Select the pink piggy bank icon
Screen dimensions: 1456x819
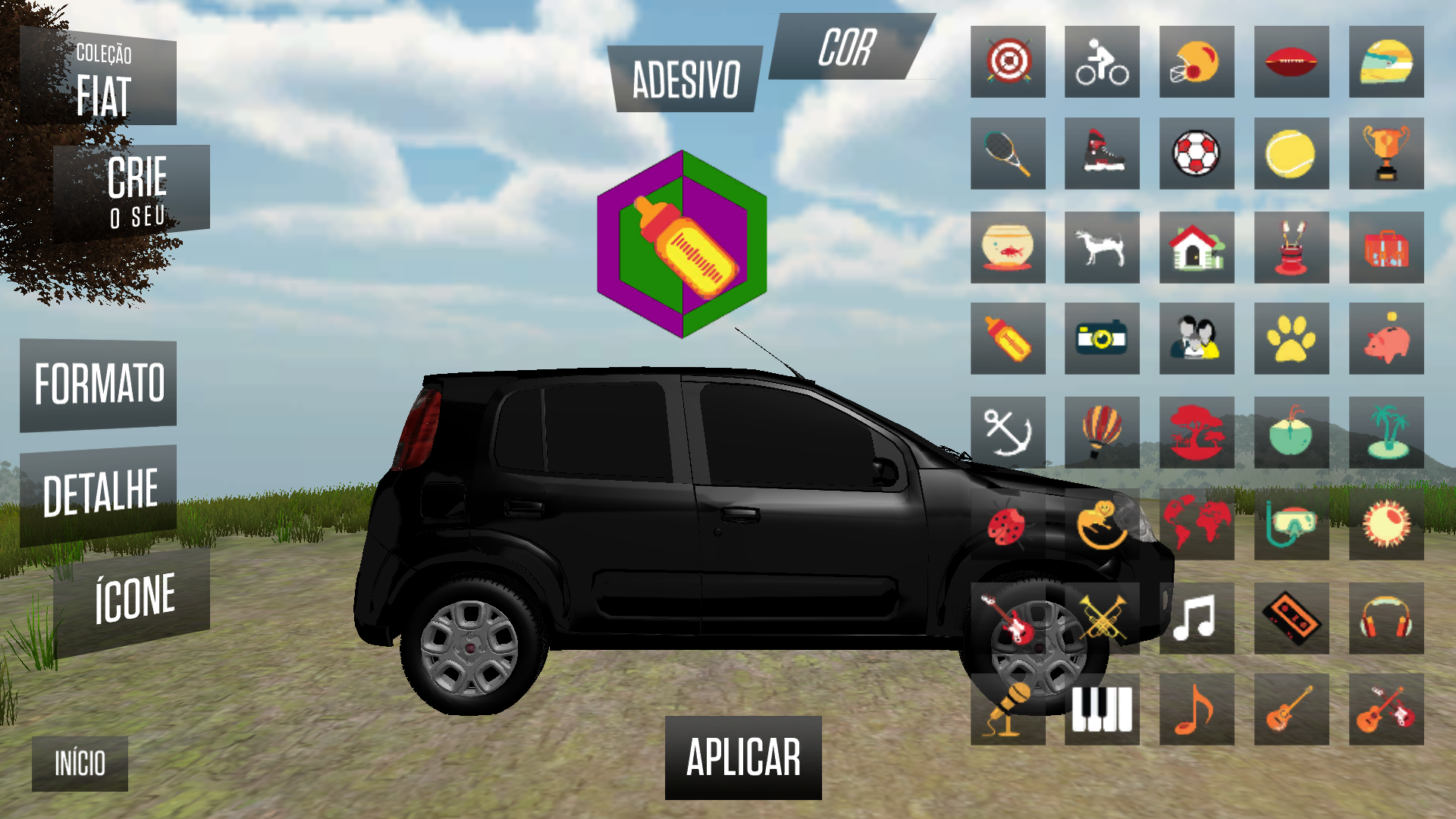tap(1385, 338)
